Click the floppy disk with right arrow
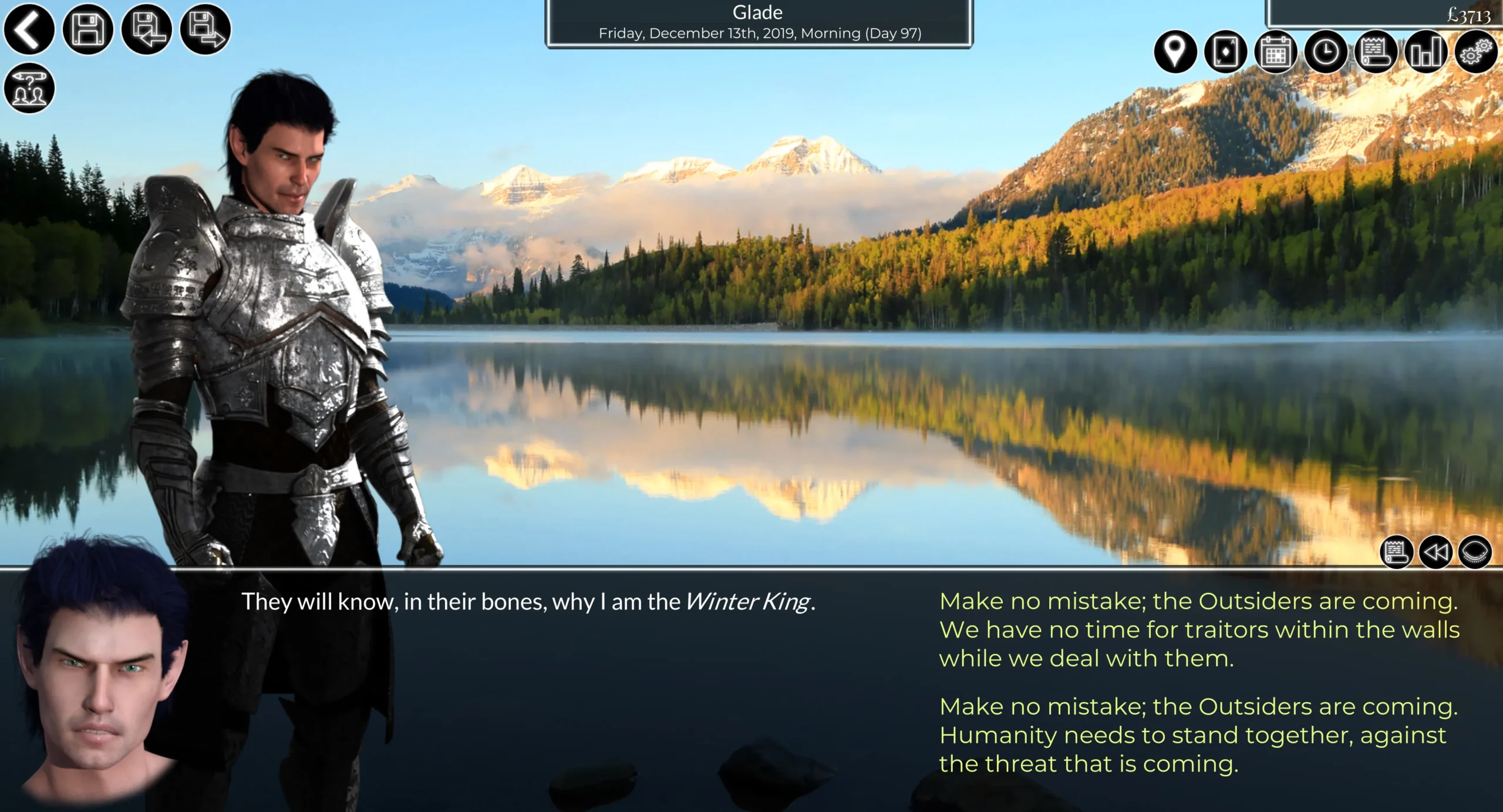This screenshot has width=1503, height=812. tap(205, 29)
